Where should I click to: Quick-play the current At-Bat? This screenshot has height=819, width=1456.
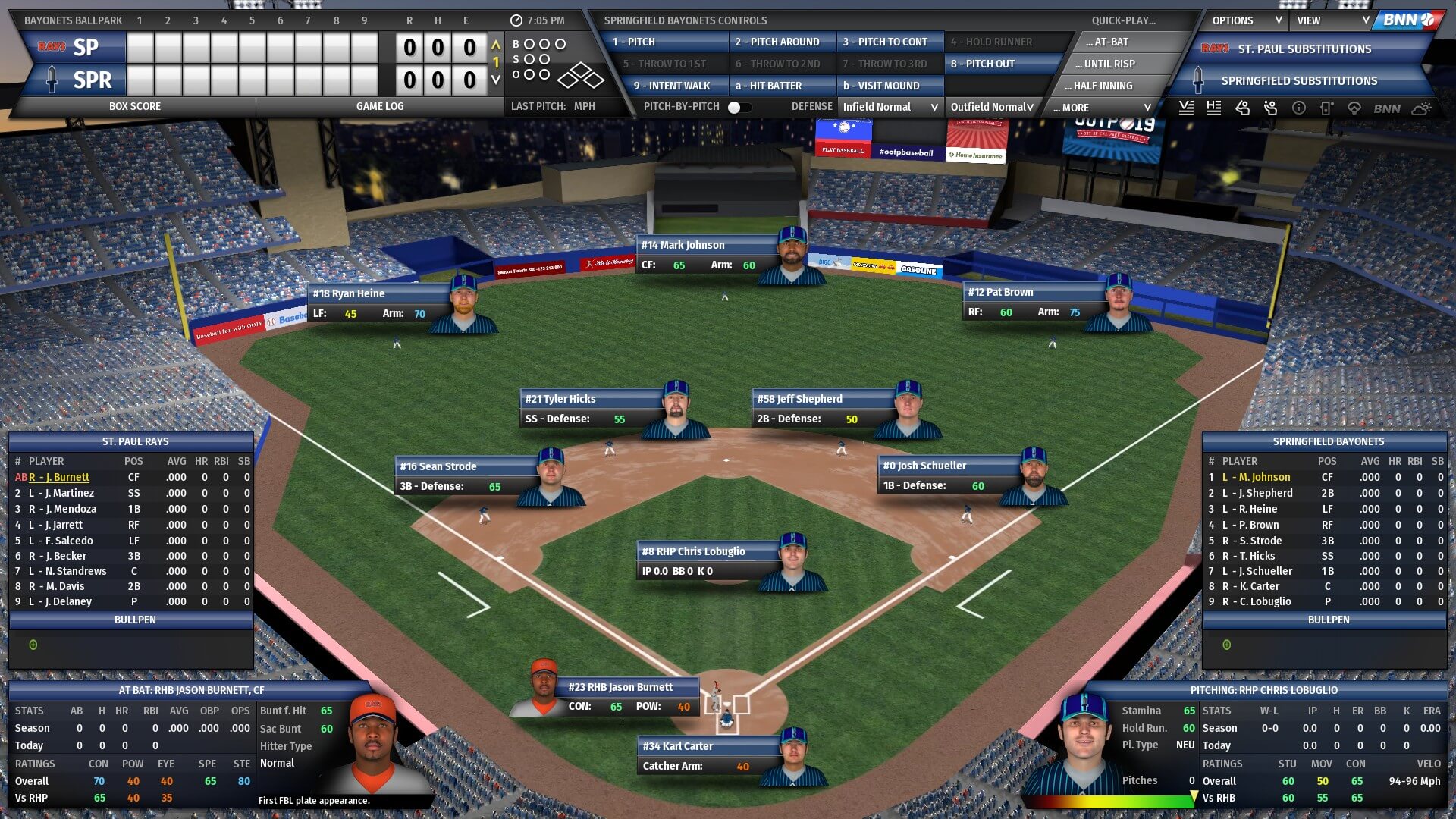click(x=1115, y=42)
